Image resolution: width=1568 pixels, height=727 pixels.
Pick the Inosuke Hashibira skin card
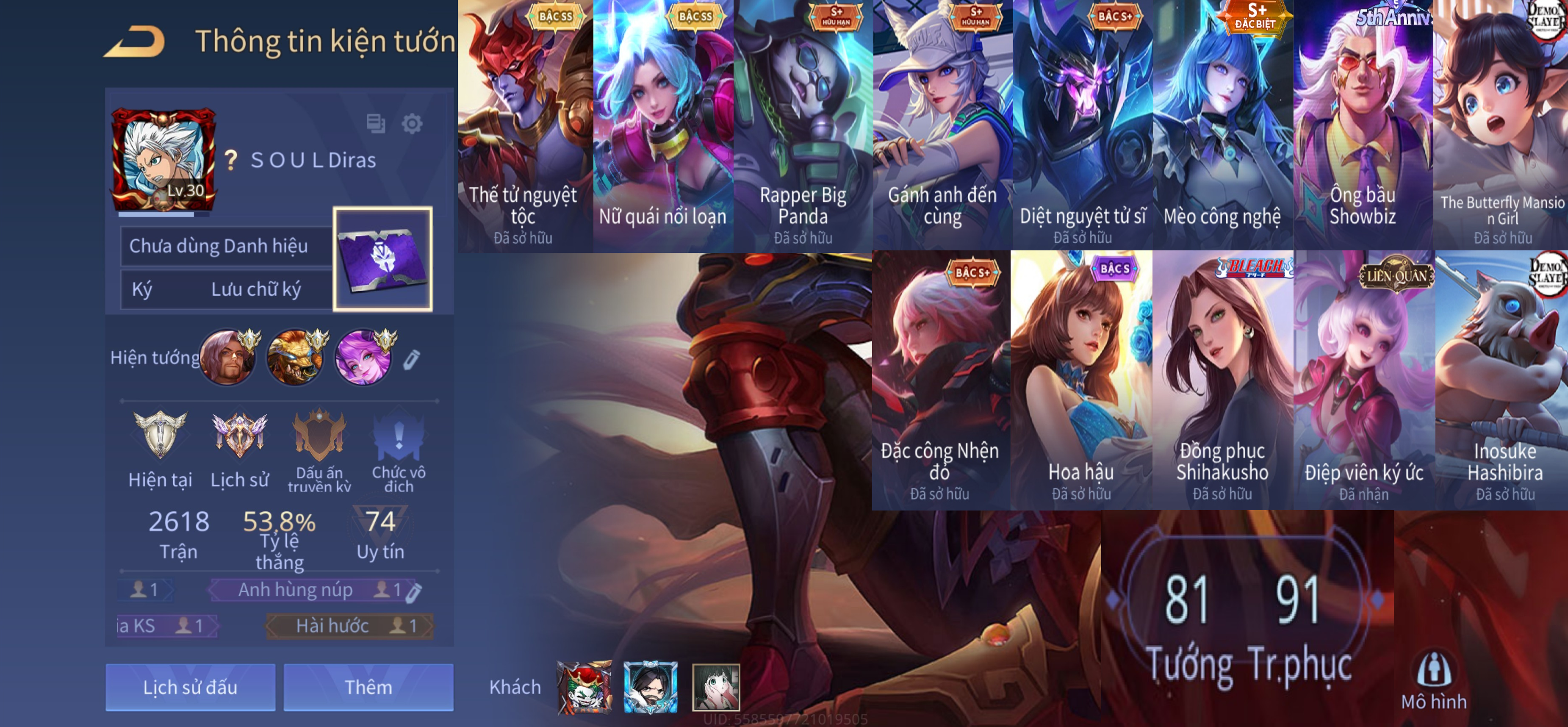click(x=1504, y=380)
